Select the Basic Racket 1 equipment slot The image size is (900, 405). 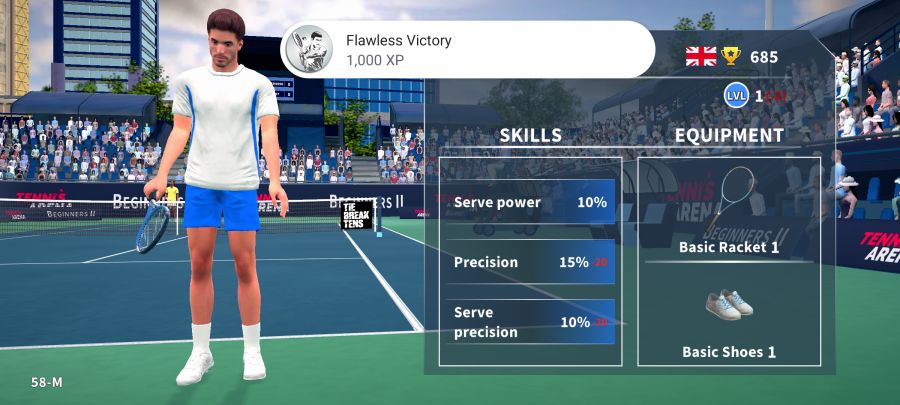coord(729,211)
